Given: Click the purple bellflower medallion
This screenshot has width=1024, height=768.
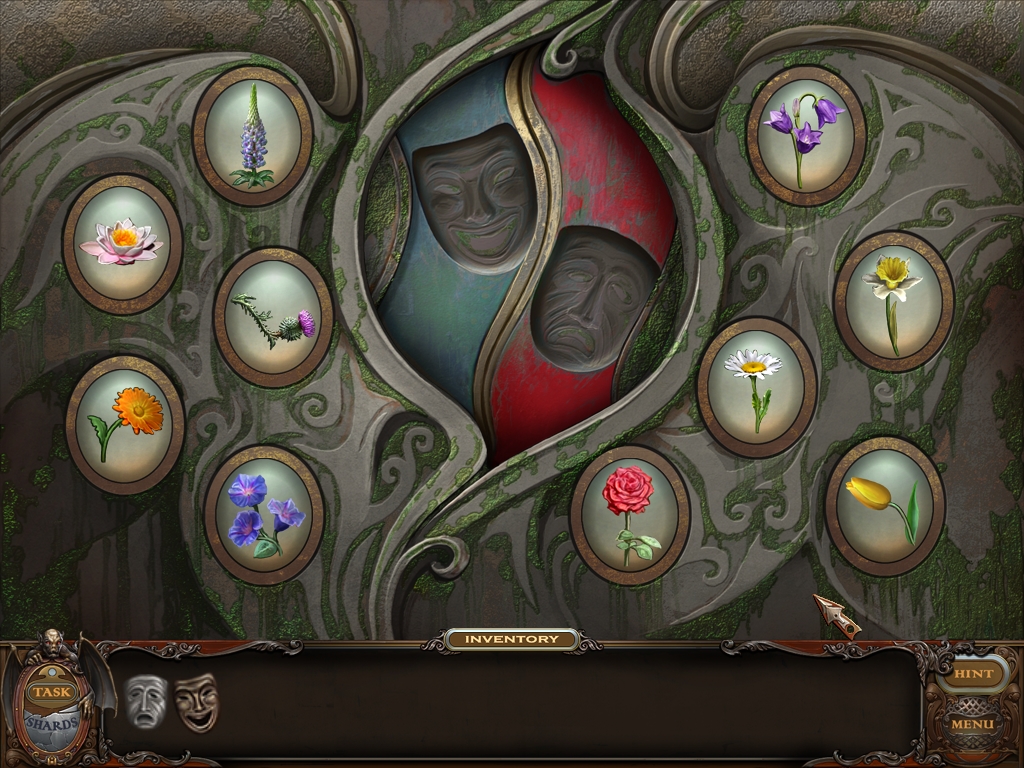Looking at the screenshot, I should [x=805, y=136].
